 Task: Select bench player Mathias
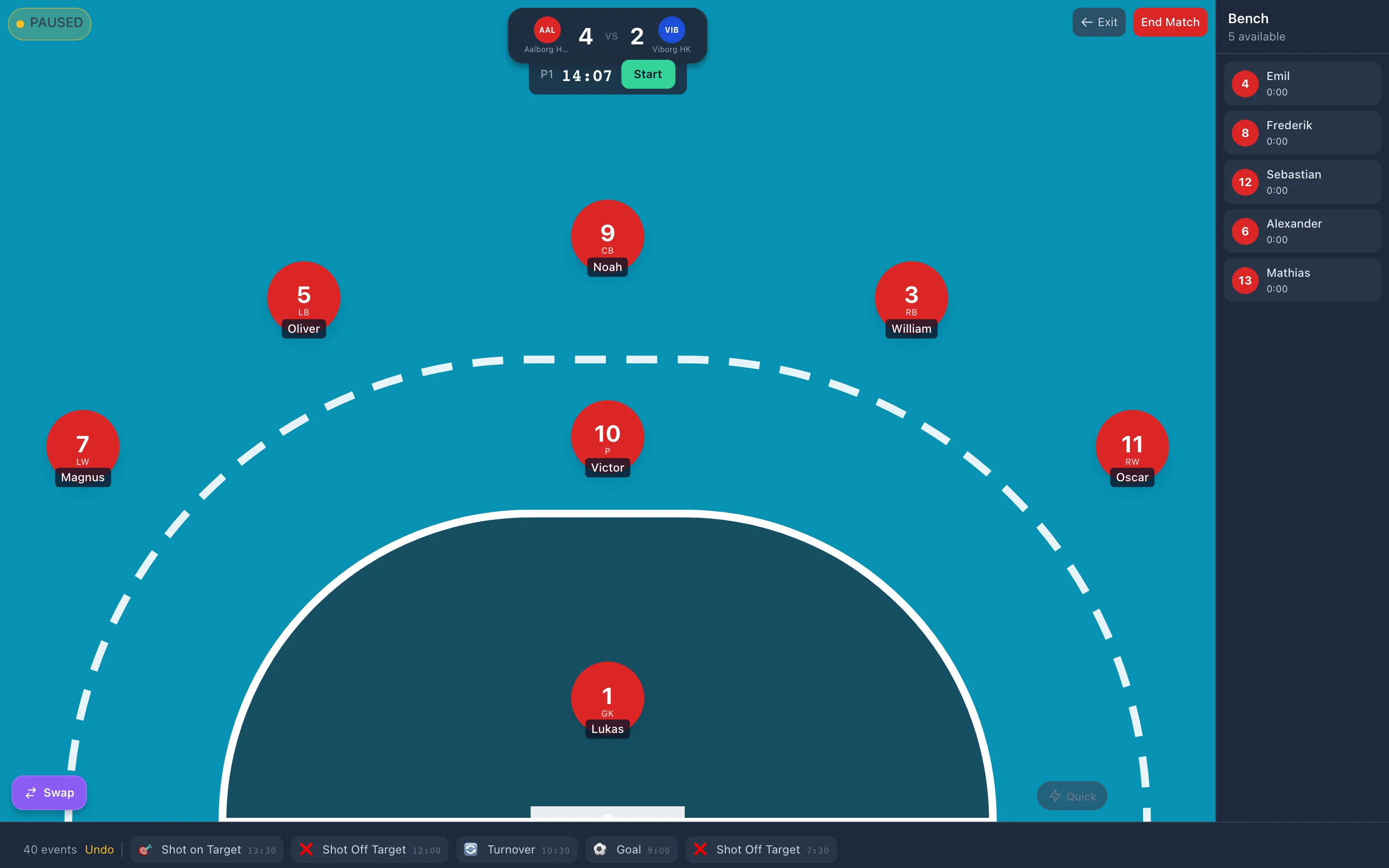1302,280
